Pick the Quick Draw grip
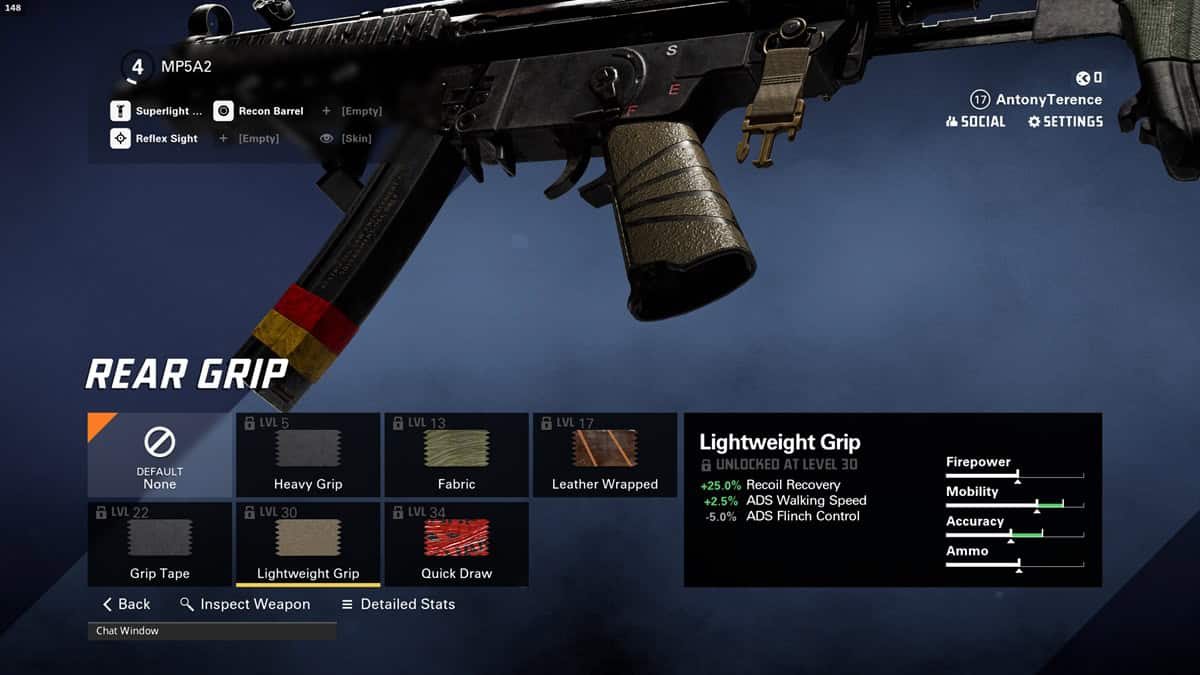The height and width of the screenshot is (675, 1200). click(x=456, y=544)
